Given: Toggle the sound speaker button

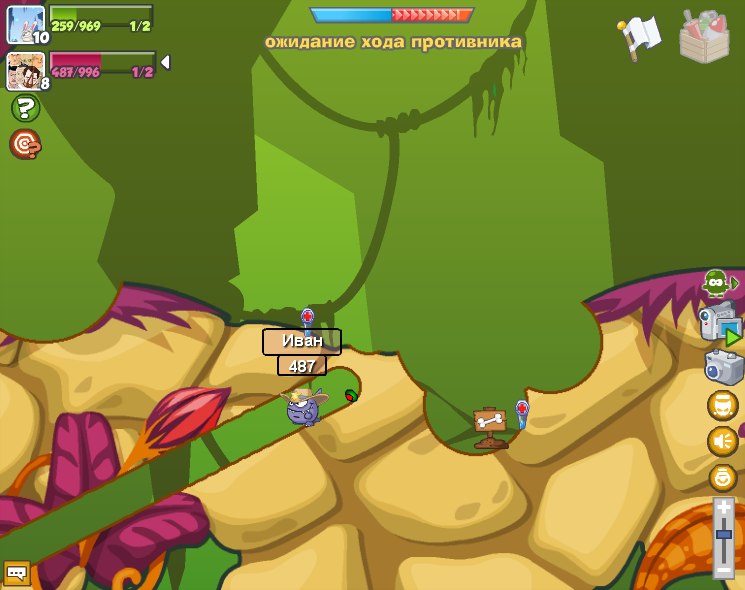Looking at the screenshot, I should (x=722, y=441).
